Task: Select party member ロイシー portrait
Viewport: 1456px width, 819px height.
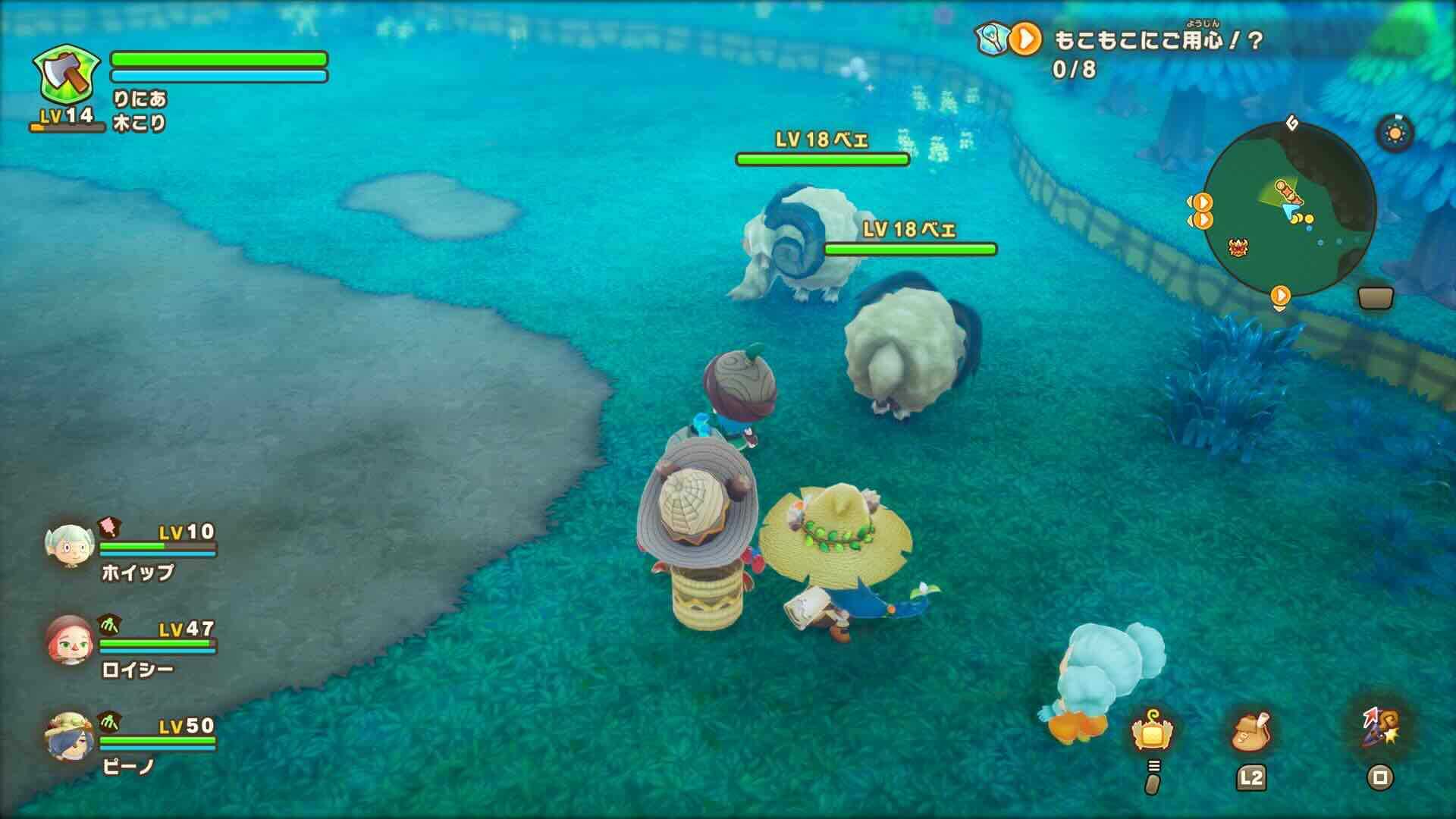Action: coord(69,639)
